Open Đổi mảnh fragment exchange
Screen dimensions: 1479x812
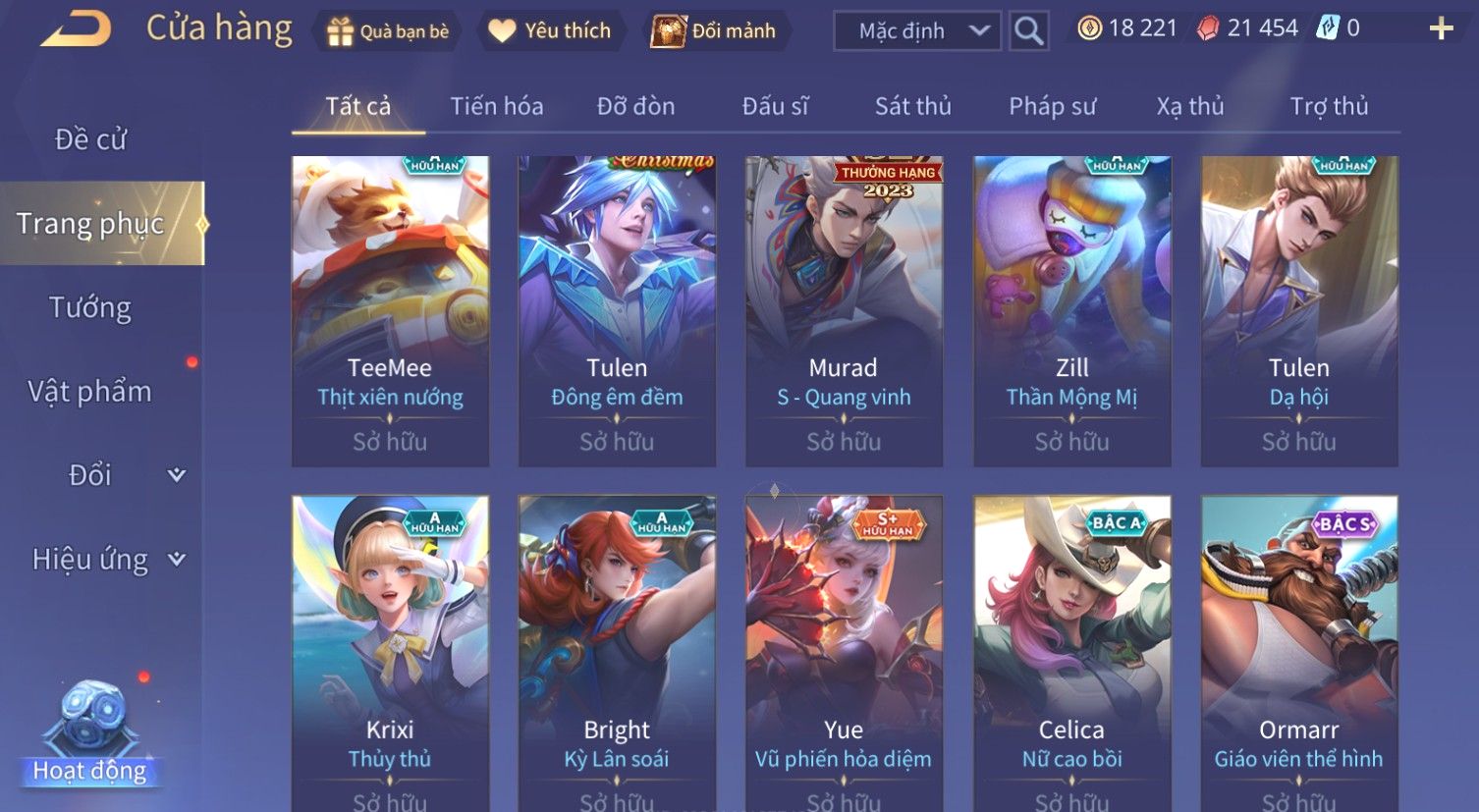(715, 31)
